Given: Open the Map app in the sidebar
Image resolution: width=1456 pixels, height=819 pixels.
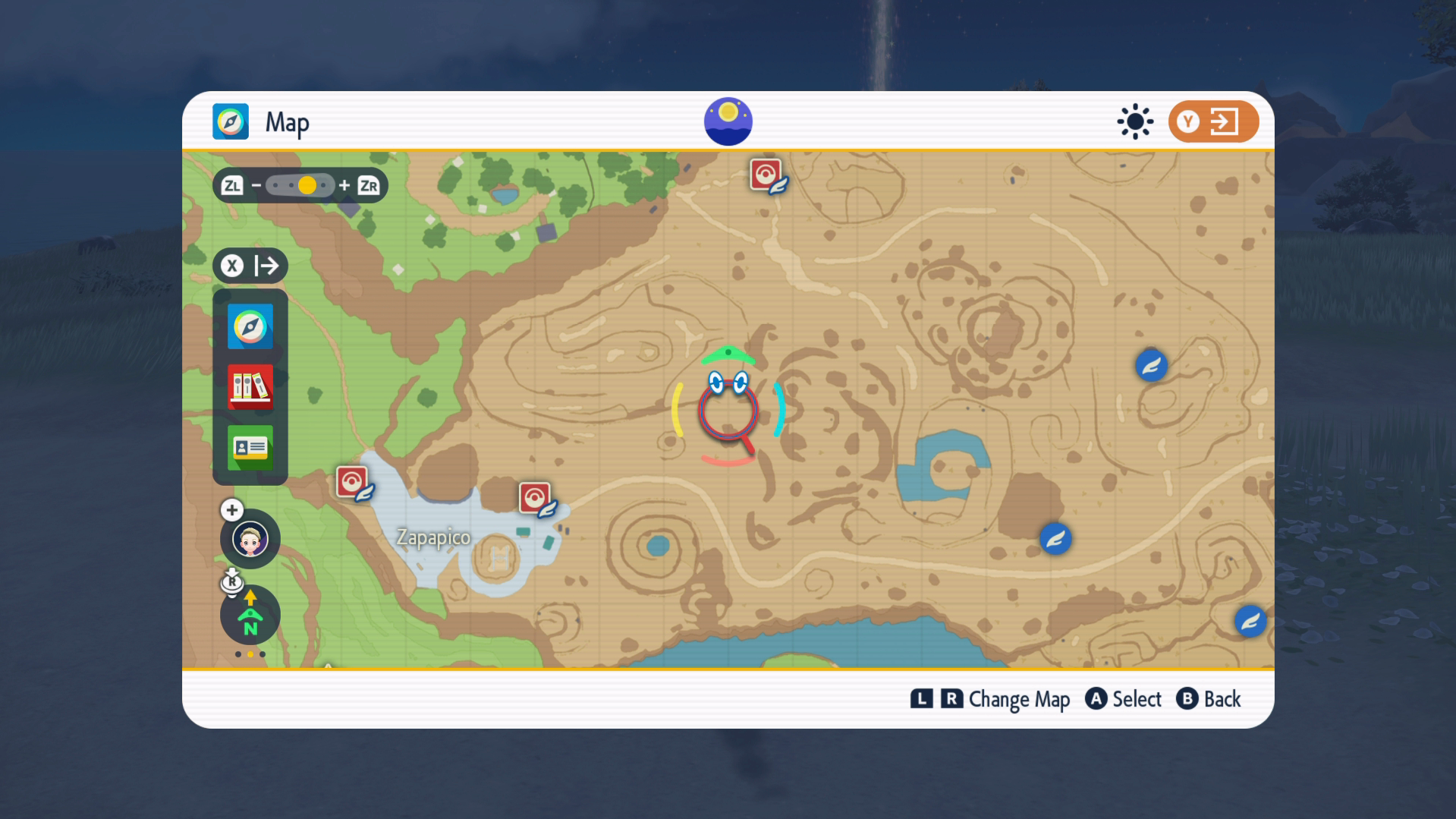Looking at the screenshot, I should click(250, 327).
